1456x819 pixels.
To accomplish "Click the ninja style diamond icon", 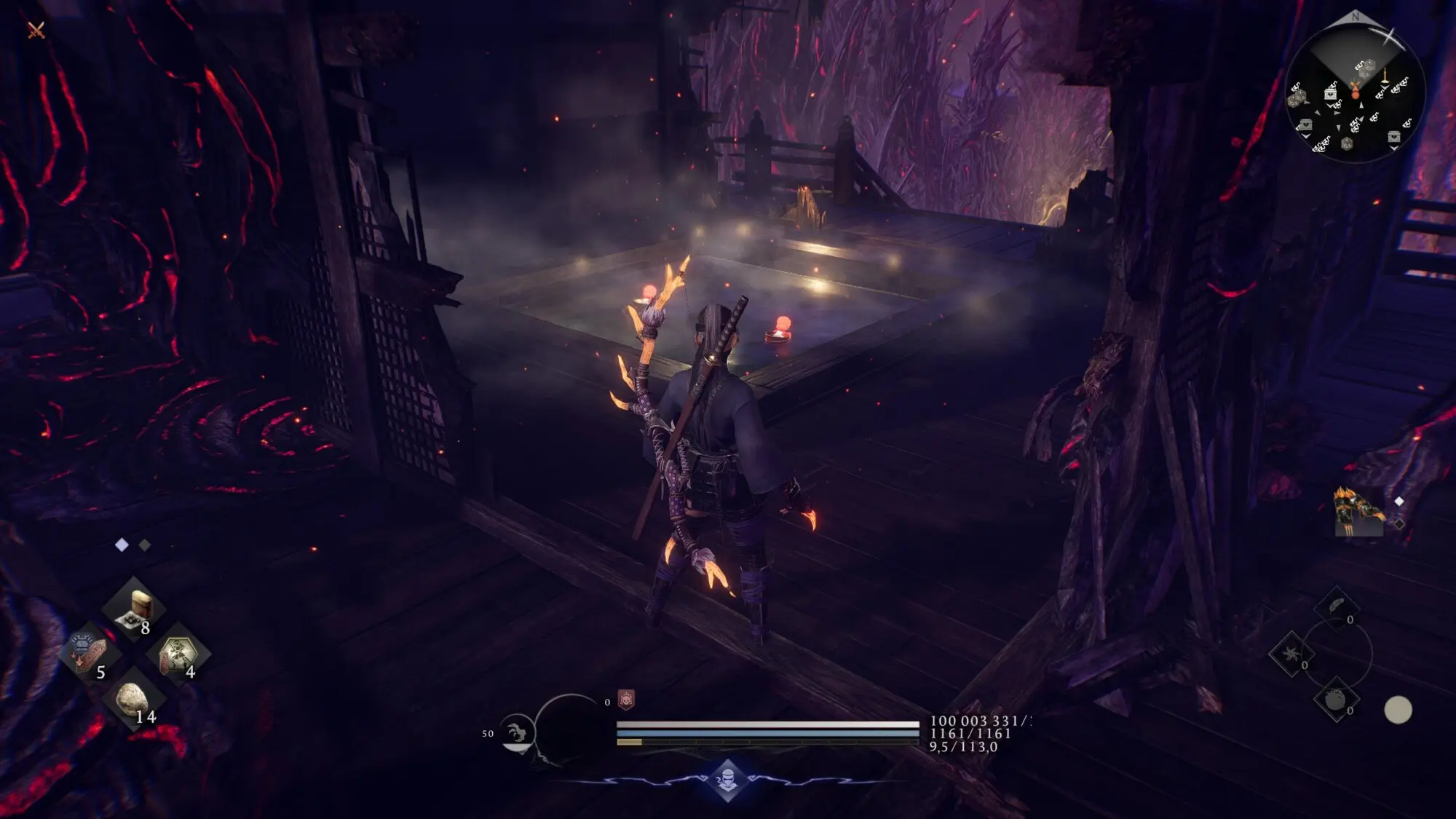I will coord(728,780).
